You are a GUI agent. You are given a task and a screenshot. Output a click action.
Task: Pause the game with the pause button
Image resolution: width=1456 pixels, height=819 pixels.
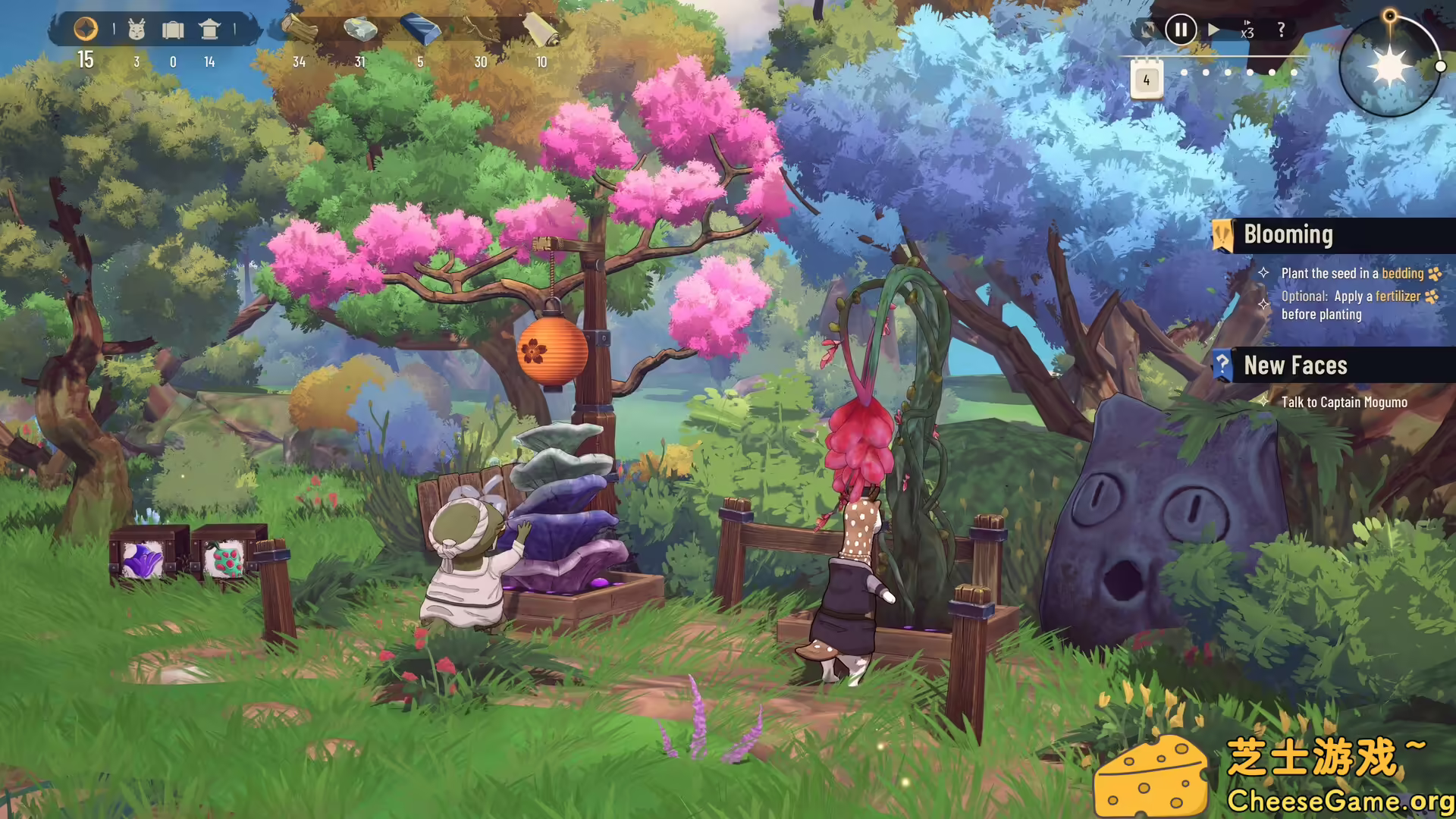[1179, 30]
